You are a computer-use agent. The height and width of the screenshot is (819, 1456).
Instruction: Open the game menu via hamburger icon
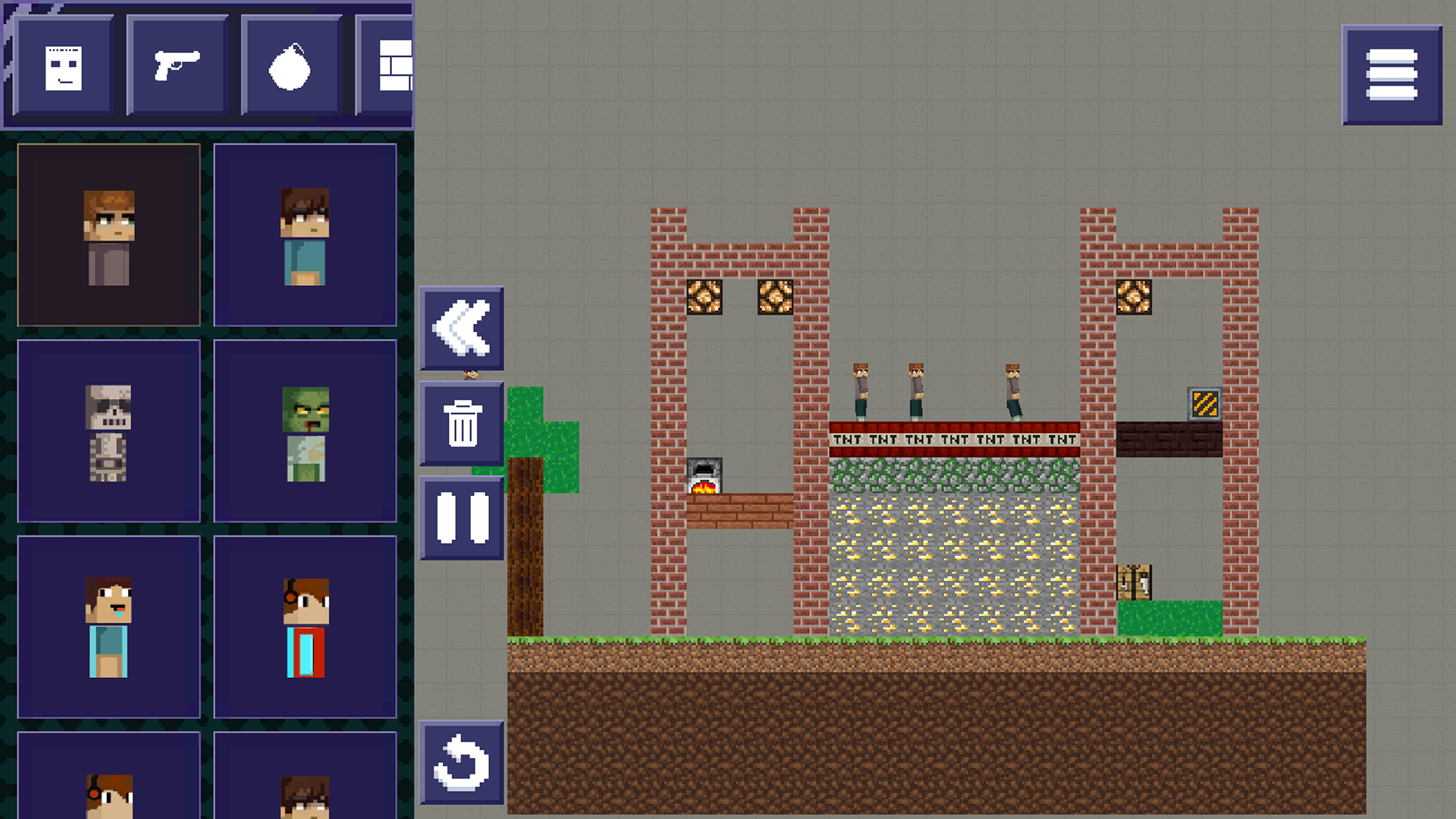pyautogui.click(x=1392, y=75)
